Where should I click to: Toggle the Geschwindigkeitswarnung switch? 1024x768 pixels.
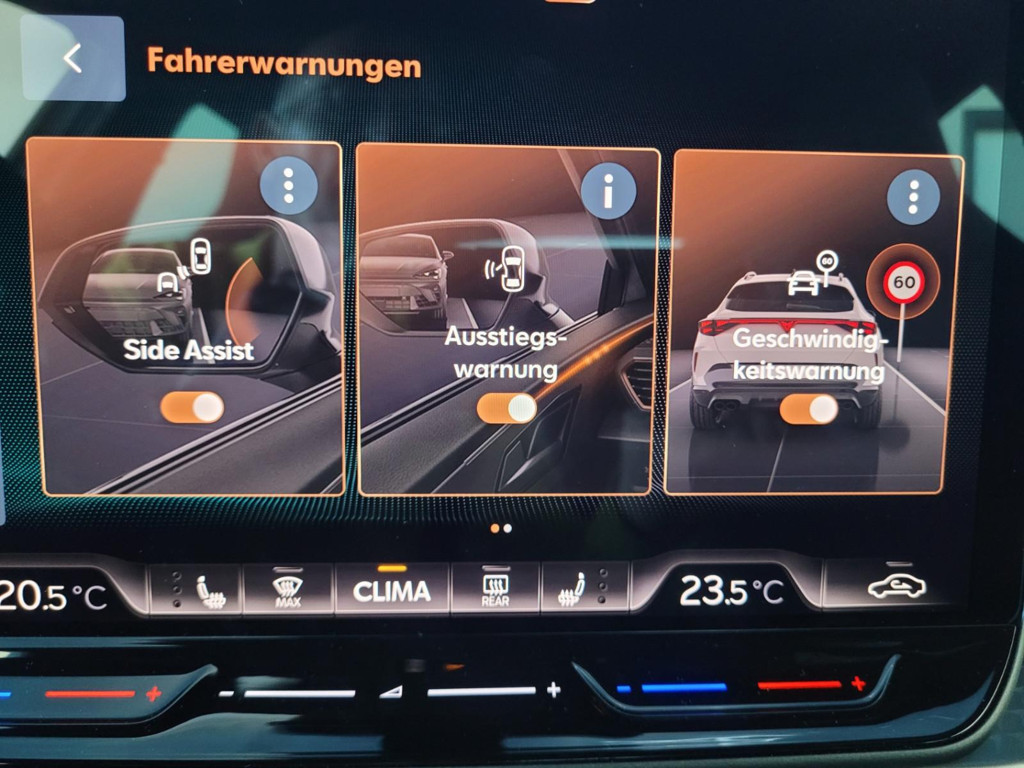pos(809,409)
